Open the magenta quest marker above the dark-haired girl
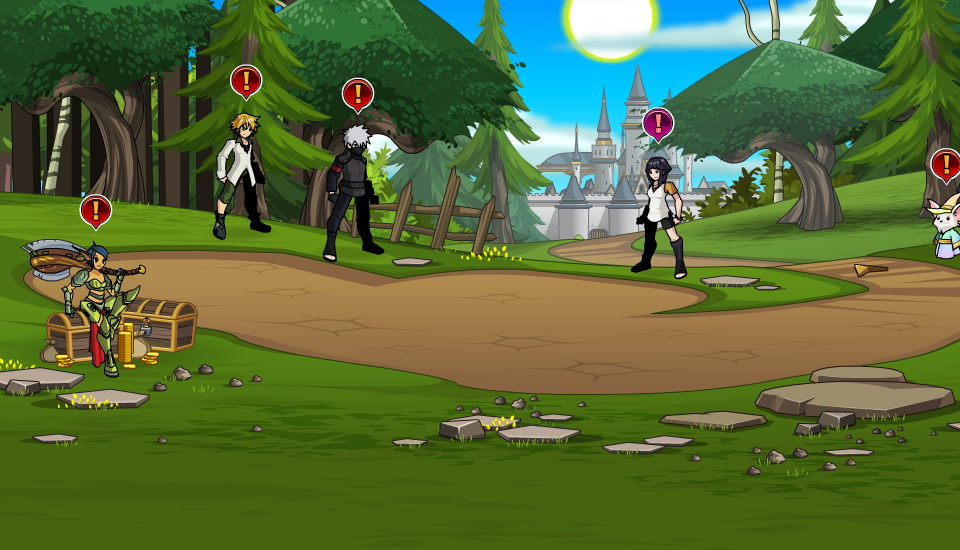This screenshot has width=960, height=550. tap(658, 123)
